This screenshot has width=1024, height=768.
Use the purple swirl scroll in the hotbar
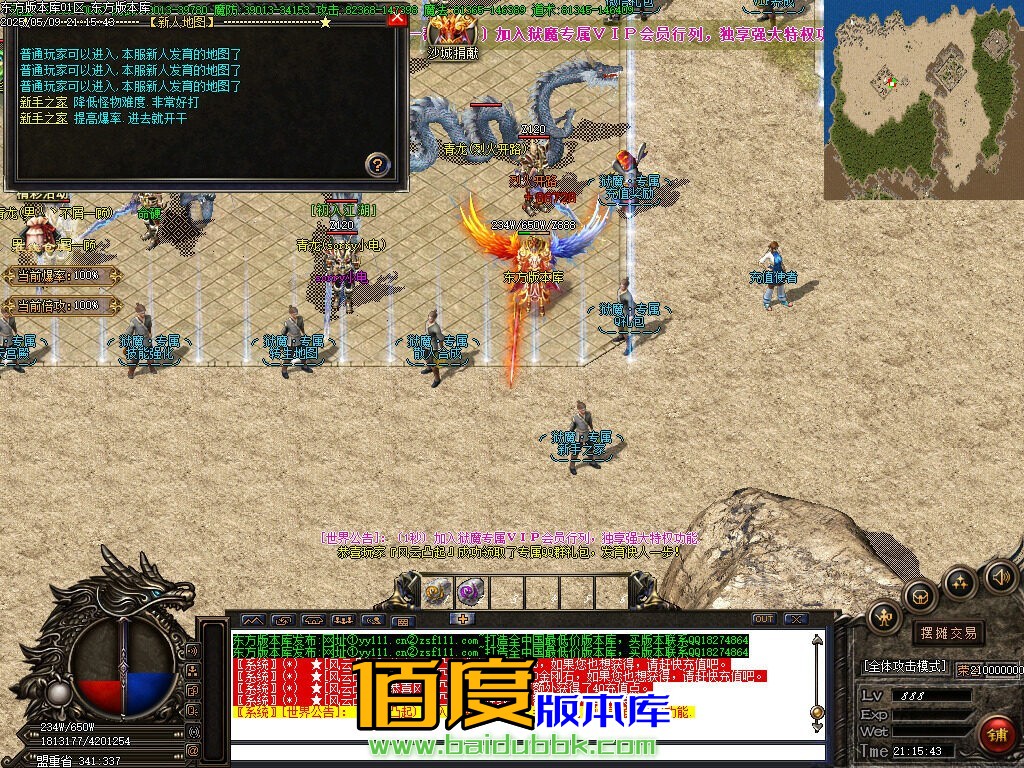(468, 592)
